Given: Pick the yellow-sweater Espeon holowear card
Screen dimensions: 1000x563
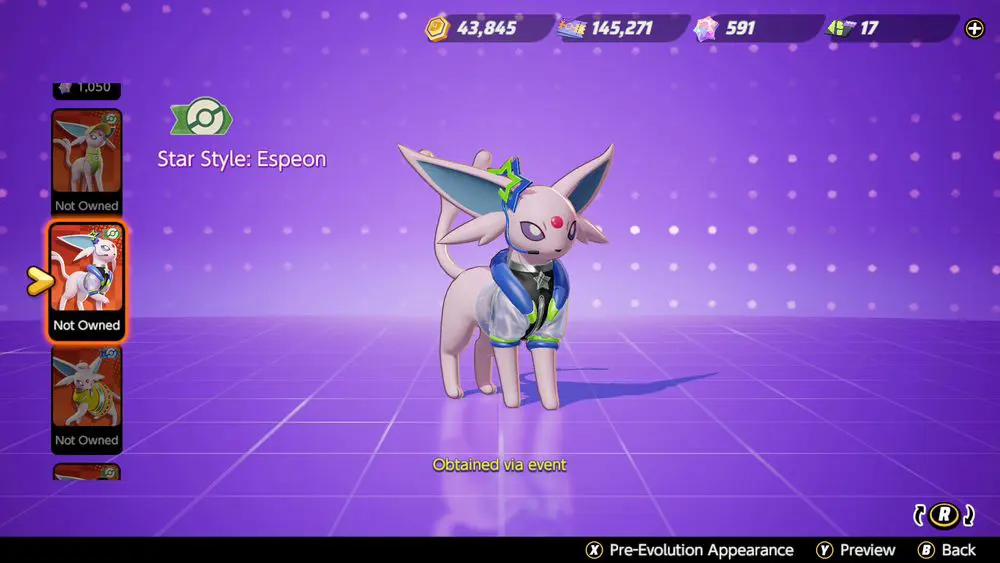Looking at the screenshot, I should (86, 398).
